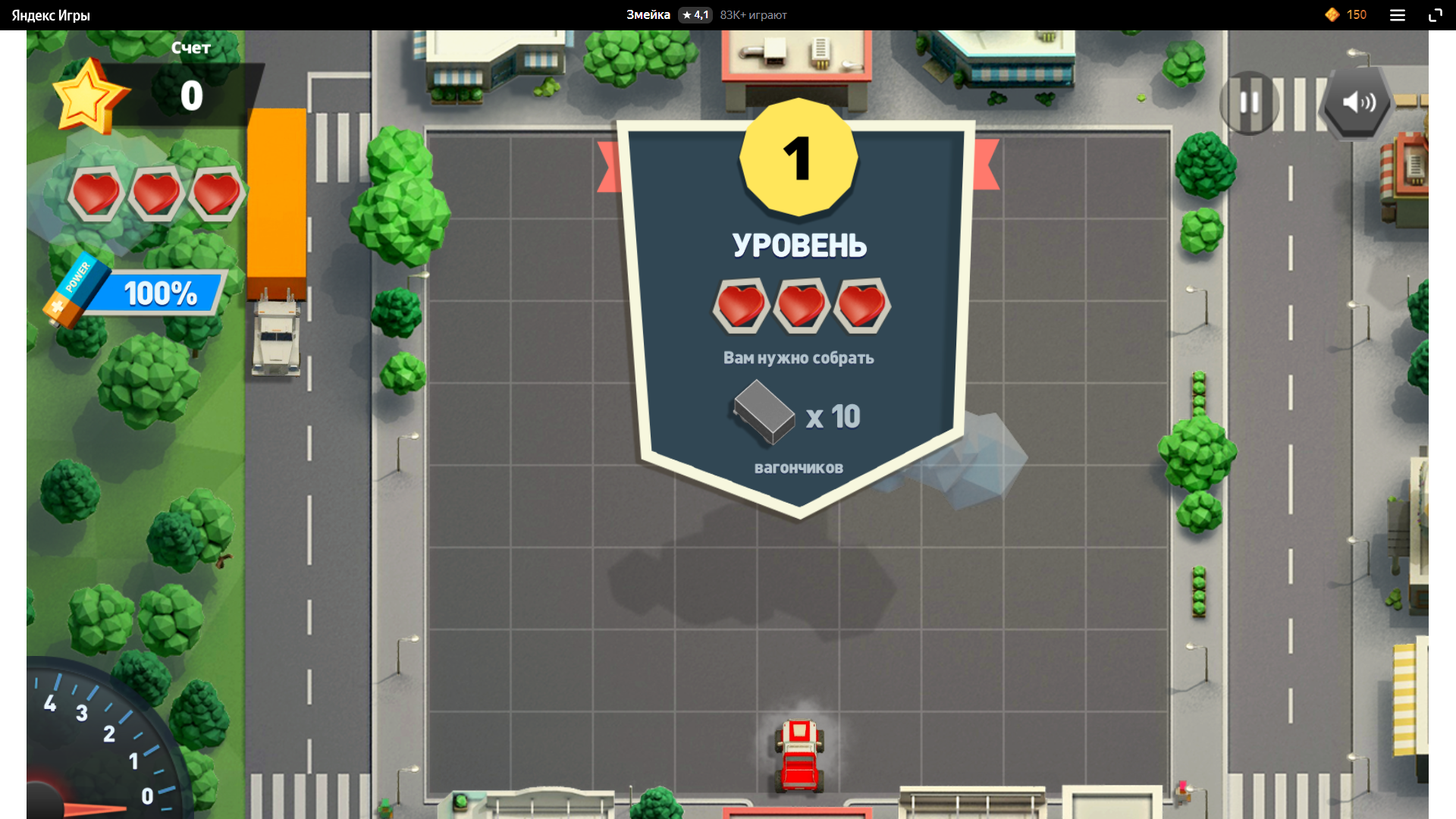Click the game title Змейка
1456x819 pixels.
point(647,14)
